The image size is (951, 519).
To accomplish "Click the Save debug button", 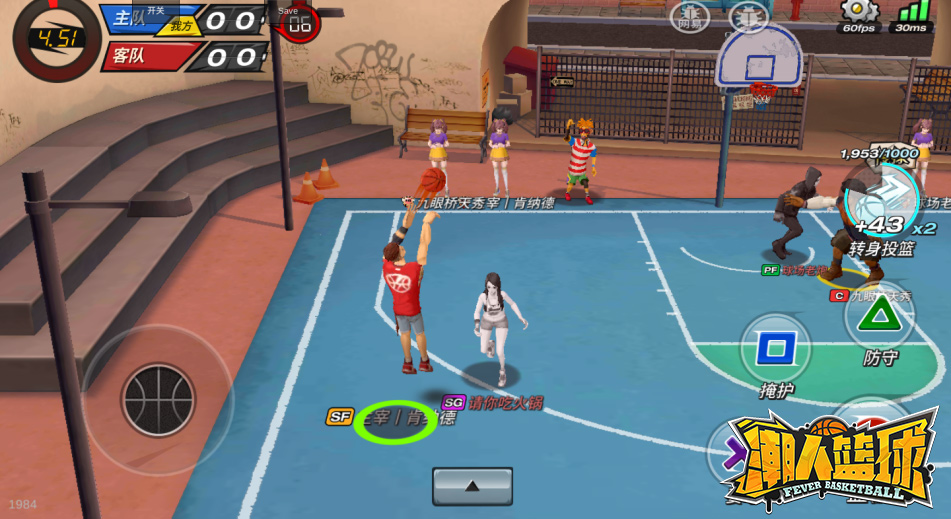I will click(288, 10).
